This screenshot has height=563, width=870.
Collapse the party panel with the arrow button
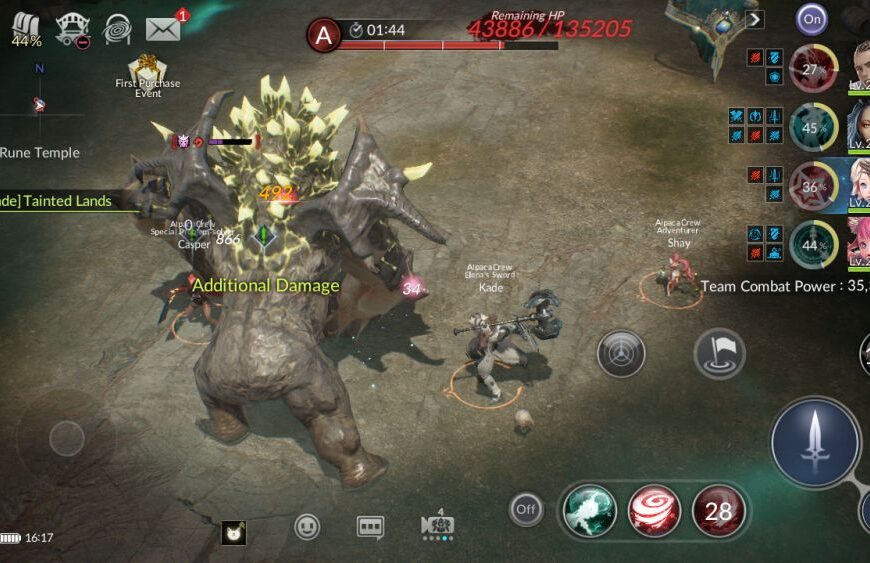755,19
